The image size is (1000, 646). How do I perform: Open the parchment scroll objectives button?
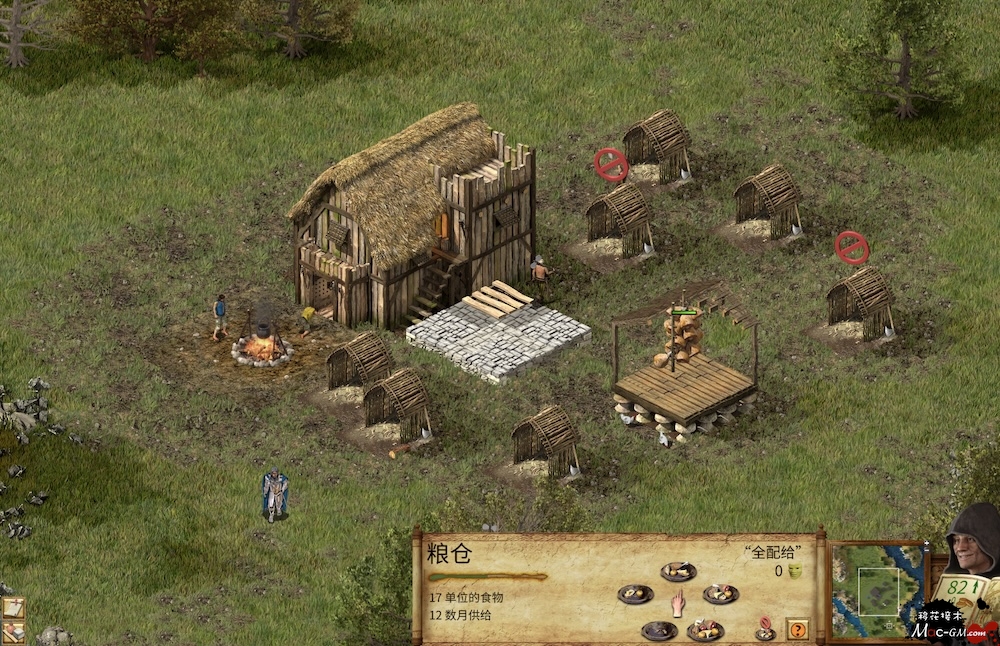13,607
